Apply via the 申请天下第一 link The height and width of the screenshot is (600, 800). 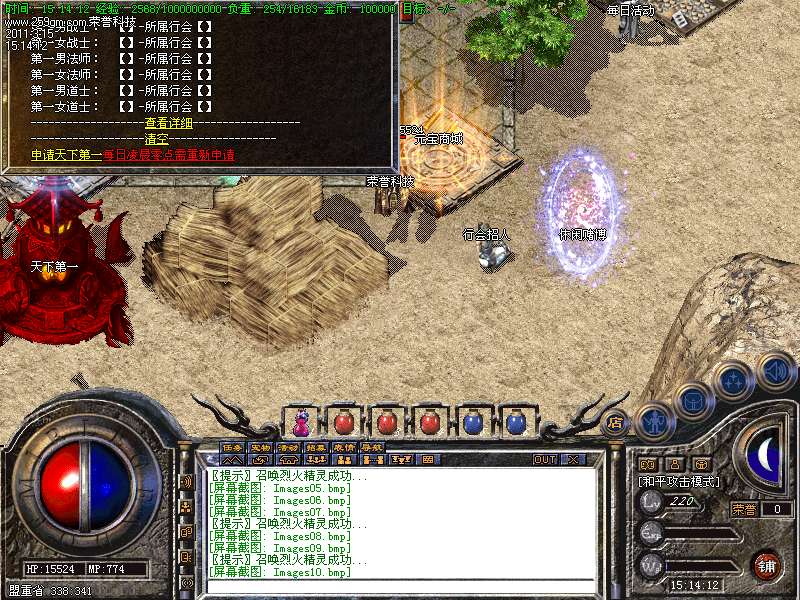point(66,155)
